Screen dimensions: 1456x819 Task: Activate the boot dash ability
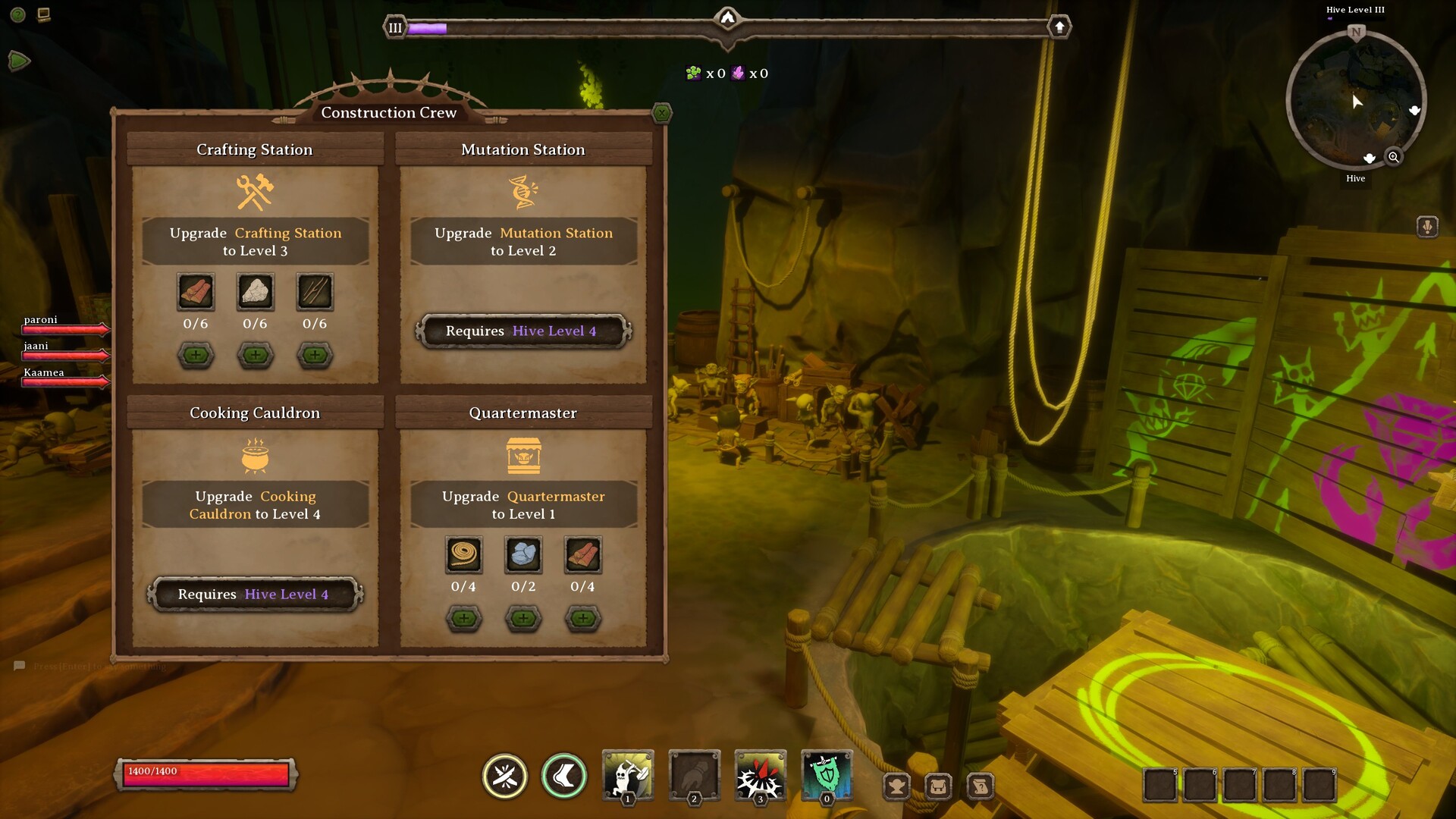pos(564,777)
